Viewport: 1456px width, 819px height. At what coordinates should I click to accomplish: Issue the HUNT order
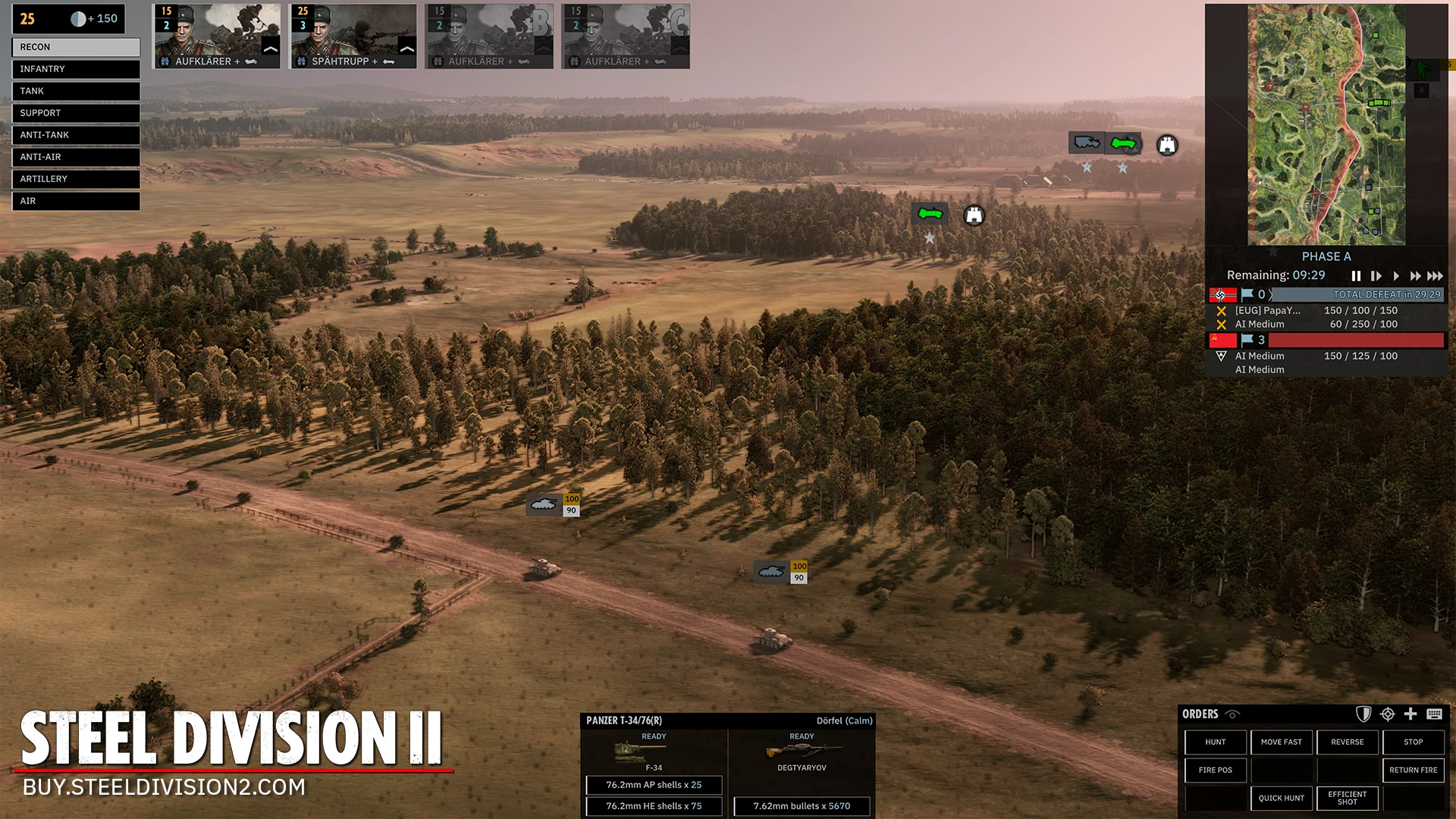(1215, 742)
